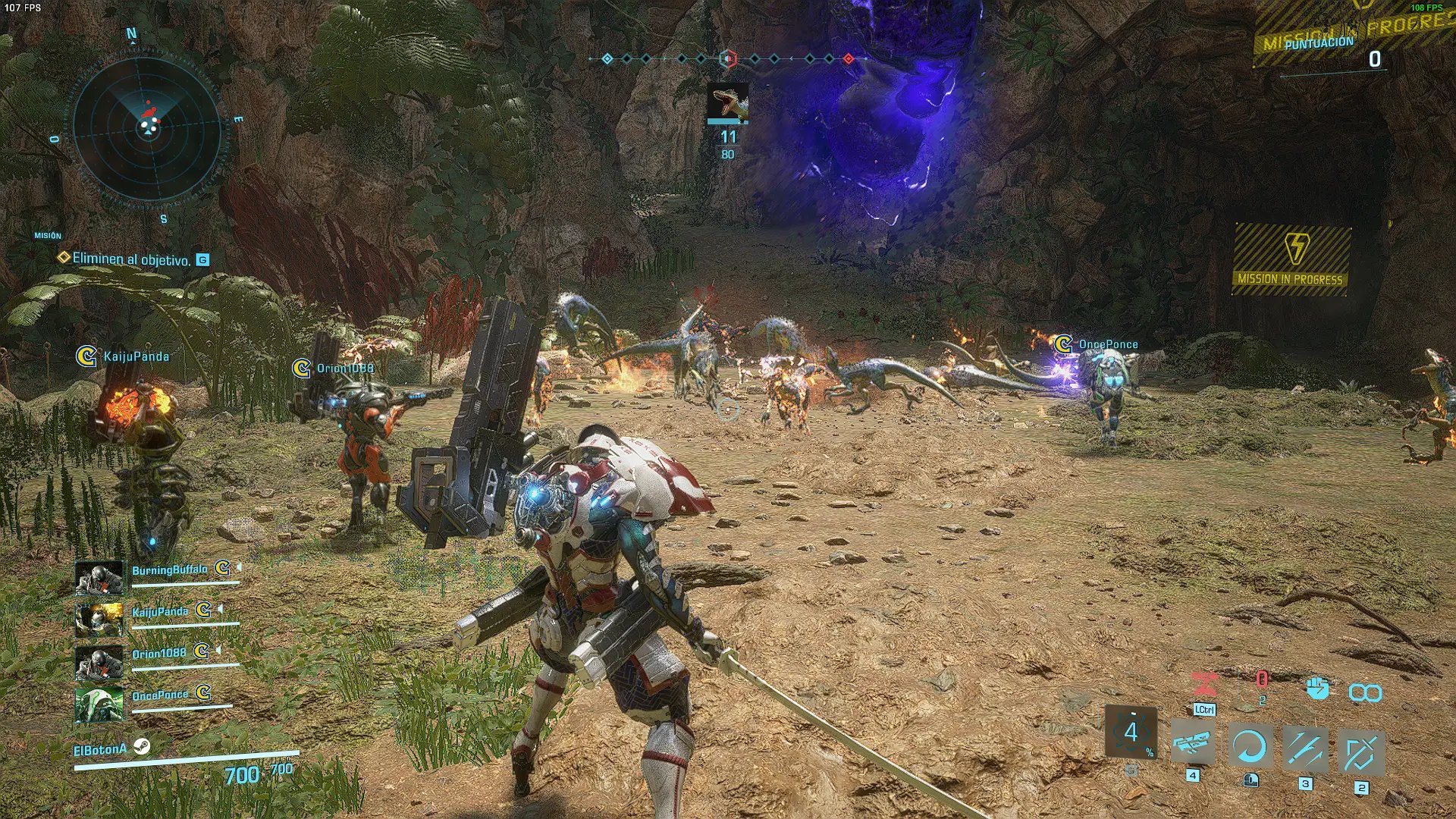Click the red hexagon marker on progress track
The height and width of the screenshot is (819, 1456).
pos(728,58)
